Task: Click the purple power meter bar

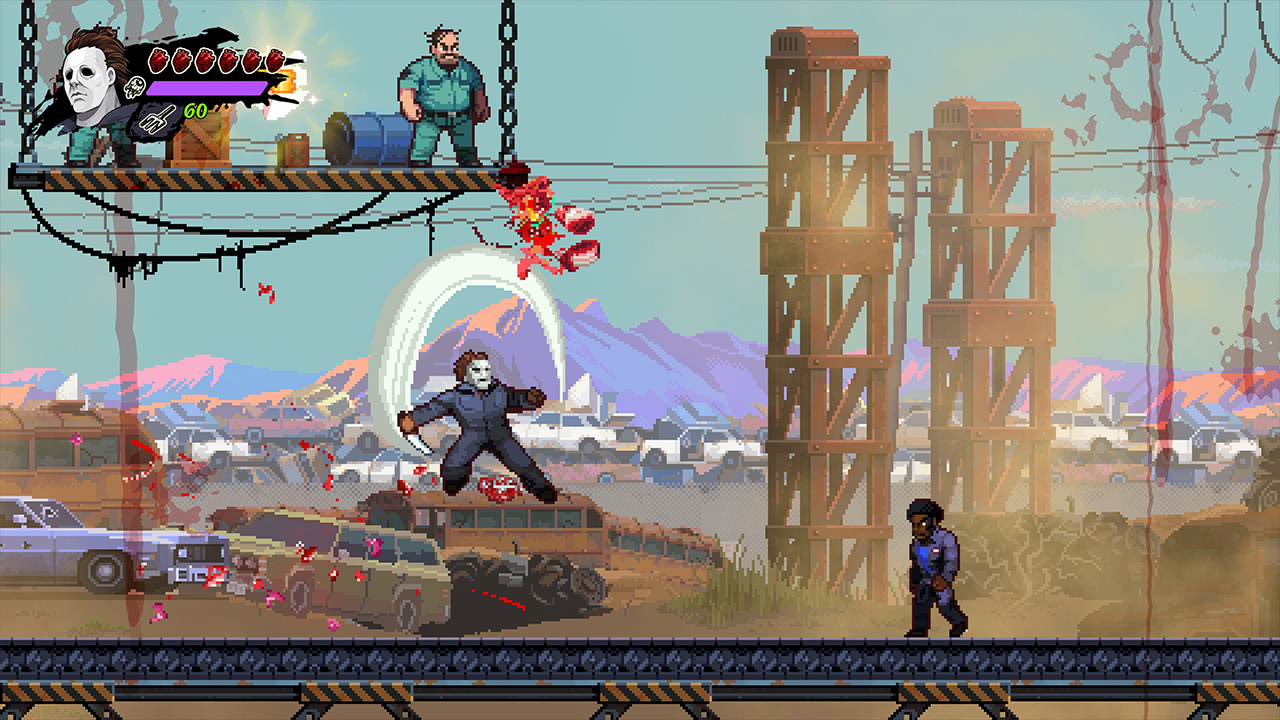Action: click(x=207, y=89)
